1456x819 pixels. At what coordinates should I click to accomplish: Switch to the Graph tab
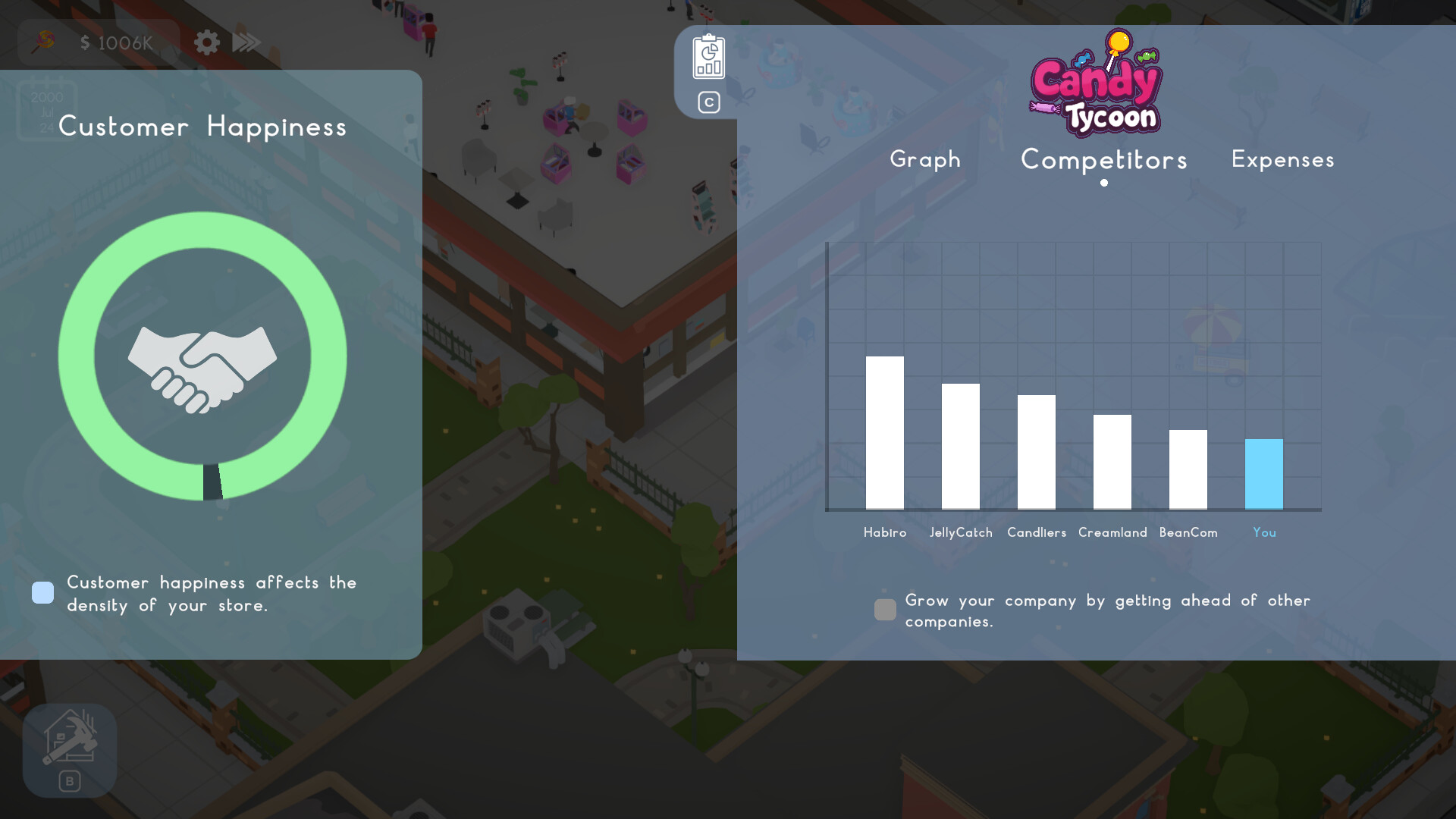pyautogui.click(x=925, y=160)
